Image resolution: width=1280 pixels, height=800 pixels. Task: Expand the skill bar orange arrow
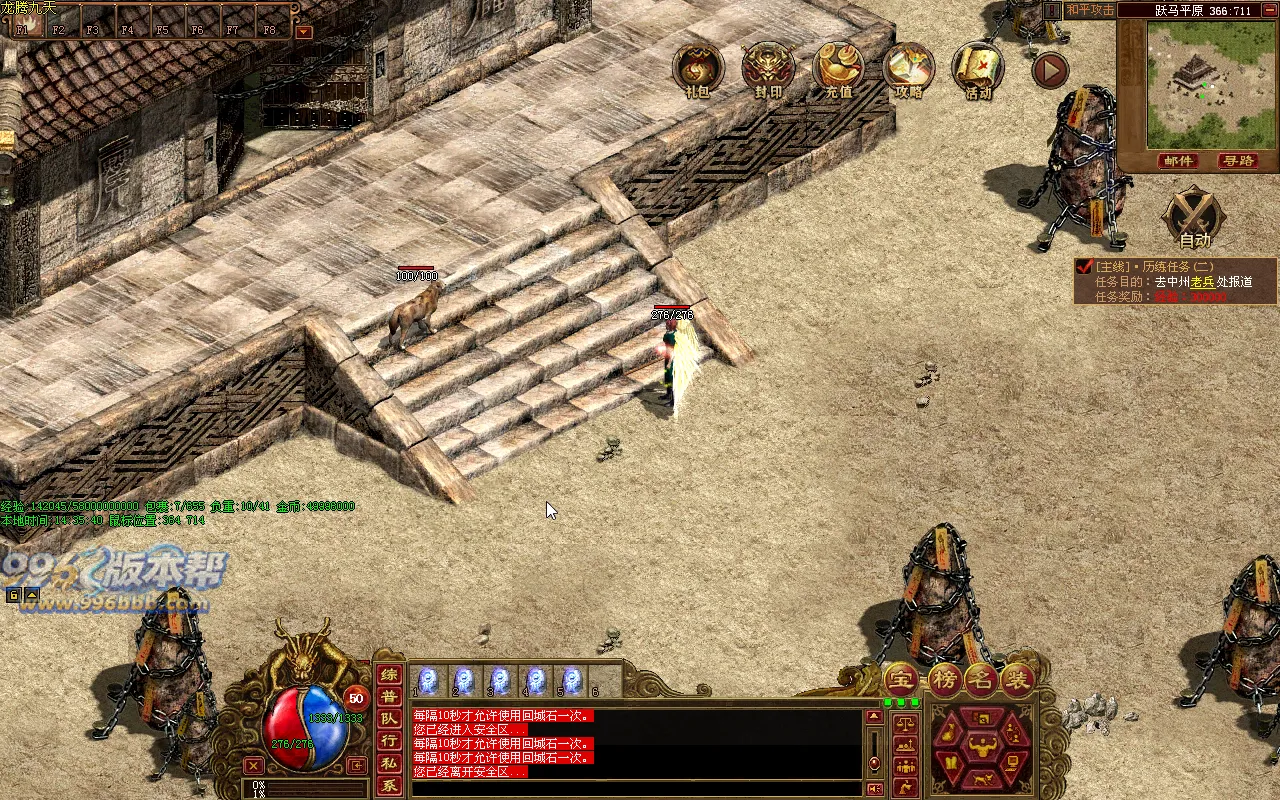click(304, 31)
